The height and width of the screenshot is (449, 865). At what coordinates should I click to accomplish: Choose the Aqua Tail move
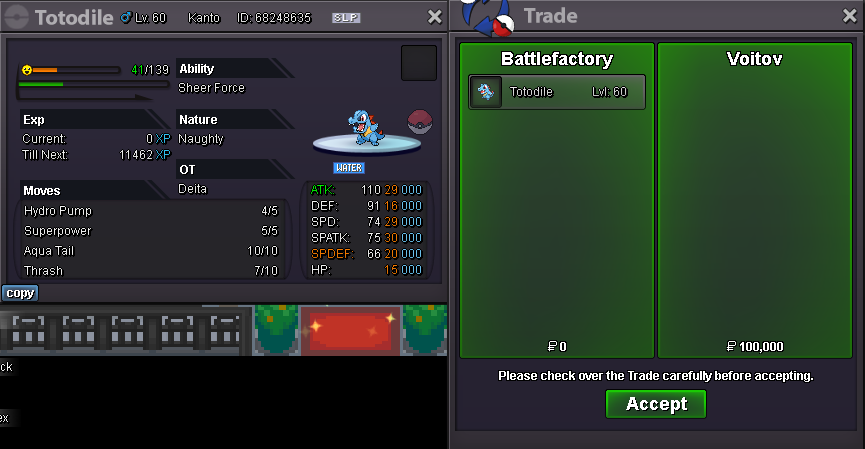[x=151, y=251]
